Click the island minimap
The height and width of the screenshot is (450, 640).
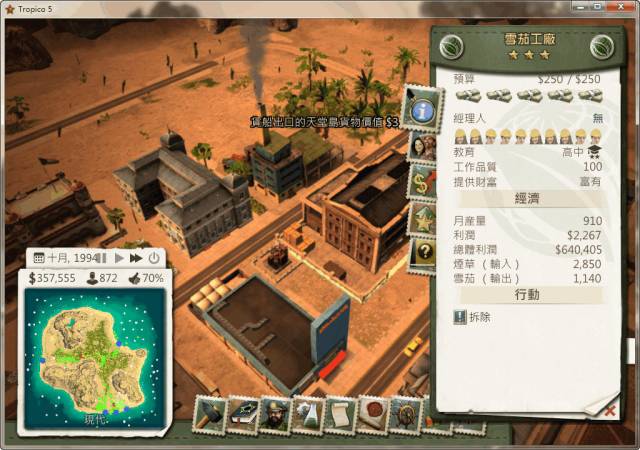tap(90, 355)
